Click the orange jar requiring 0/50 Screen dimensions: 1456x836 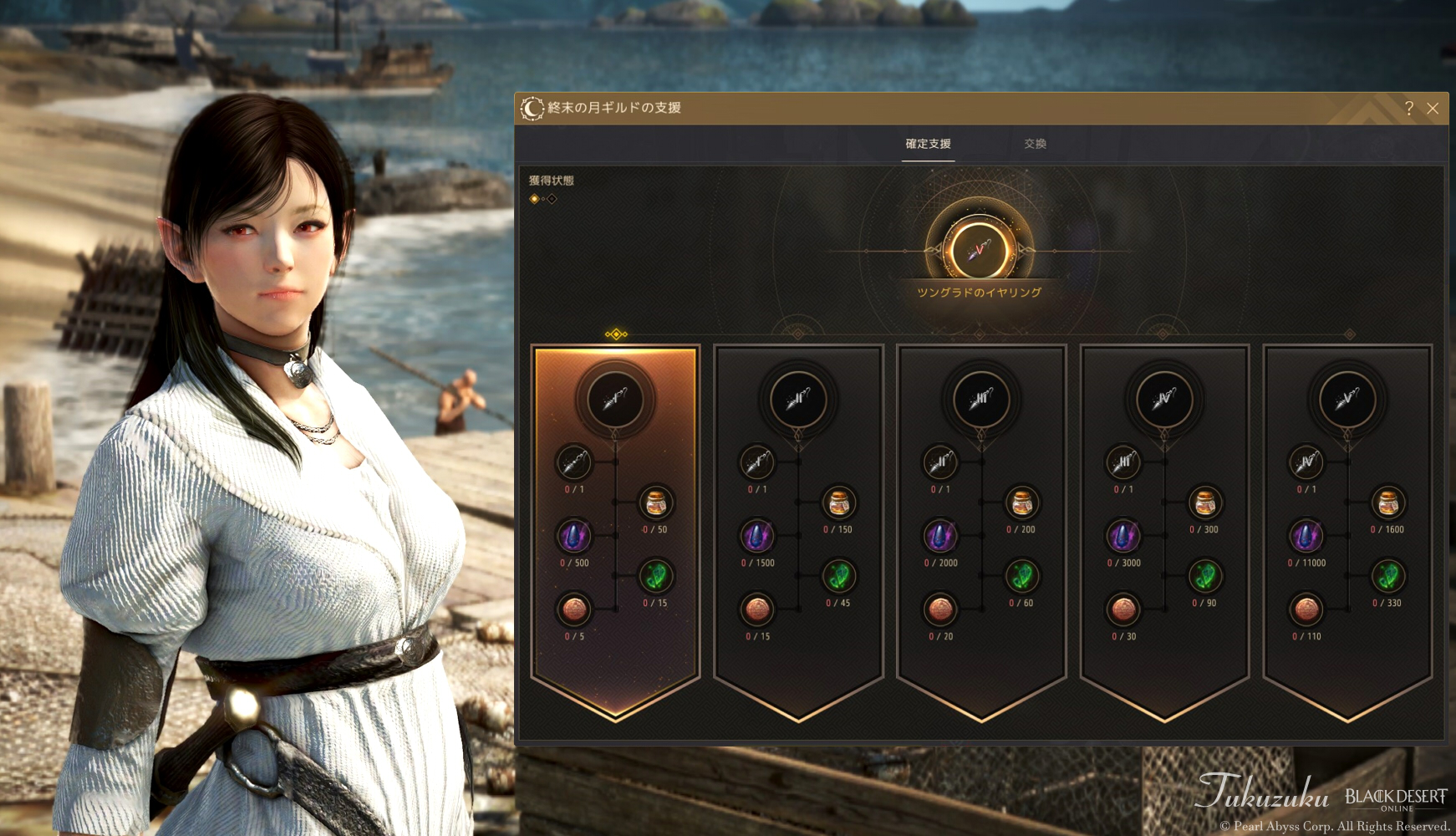[656, 503]
